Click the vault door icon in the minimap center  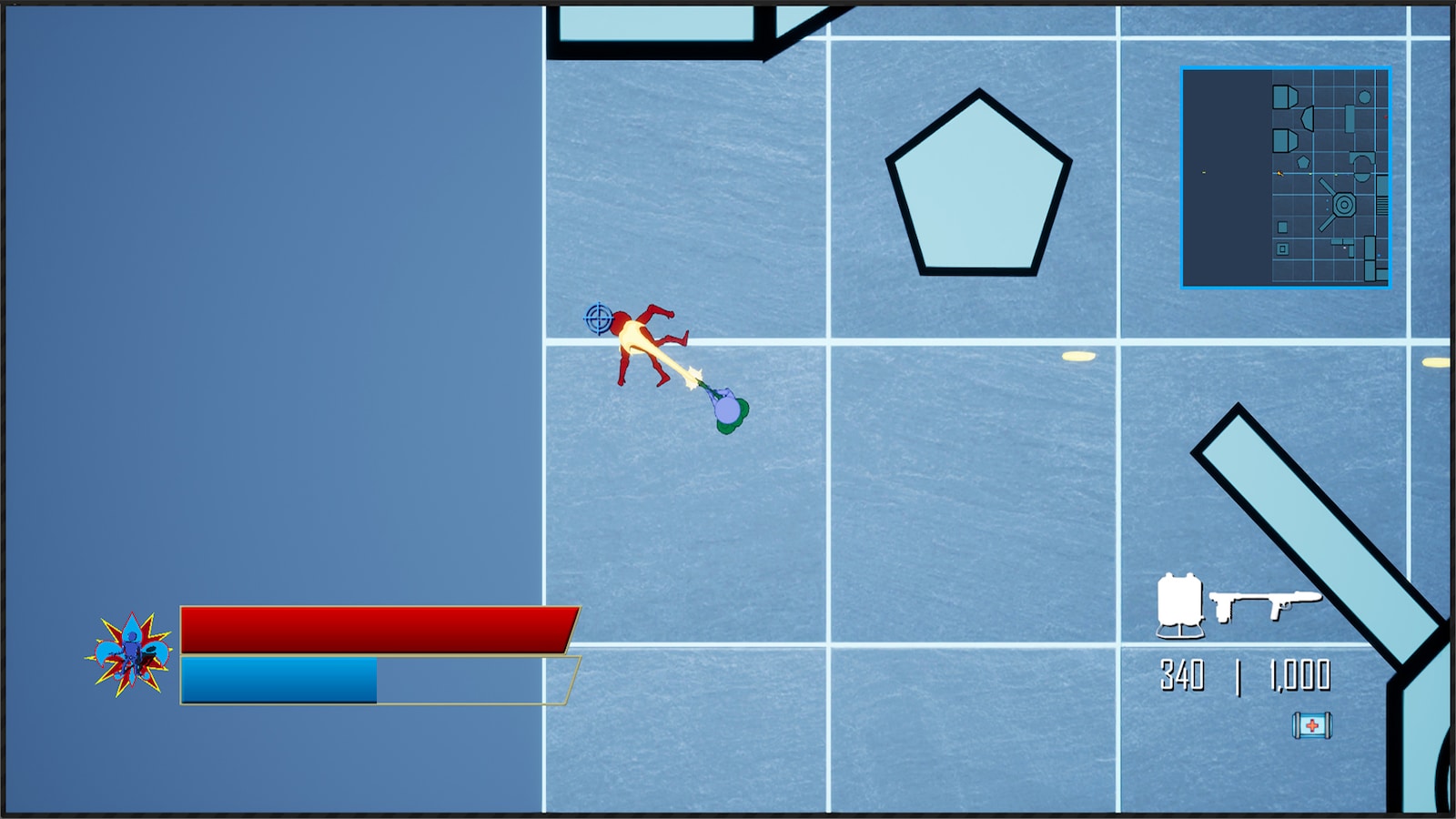[1343, 204]
